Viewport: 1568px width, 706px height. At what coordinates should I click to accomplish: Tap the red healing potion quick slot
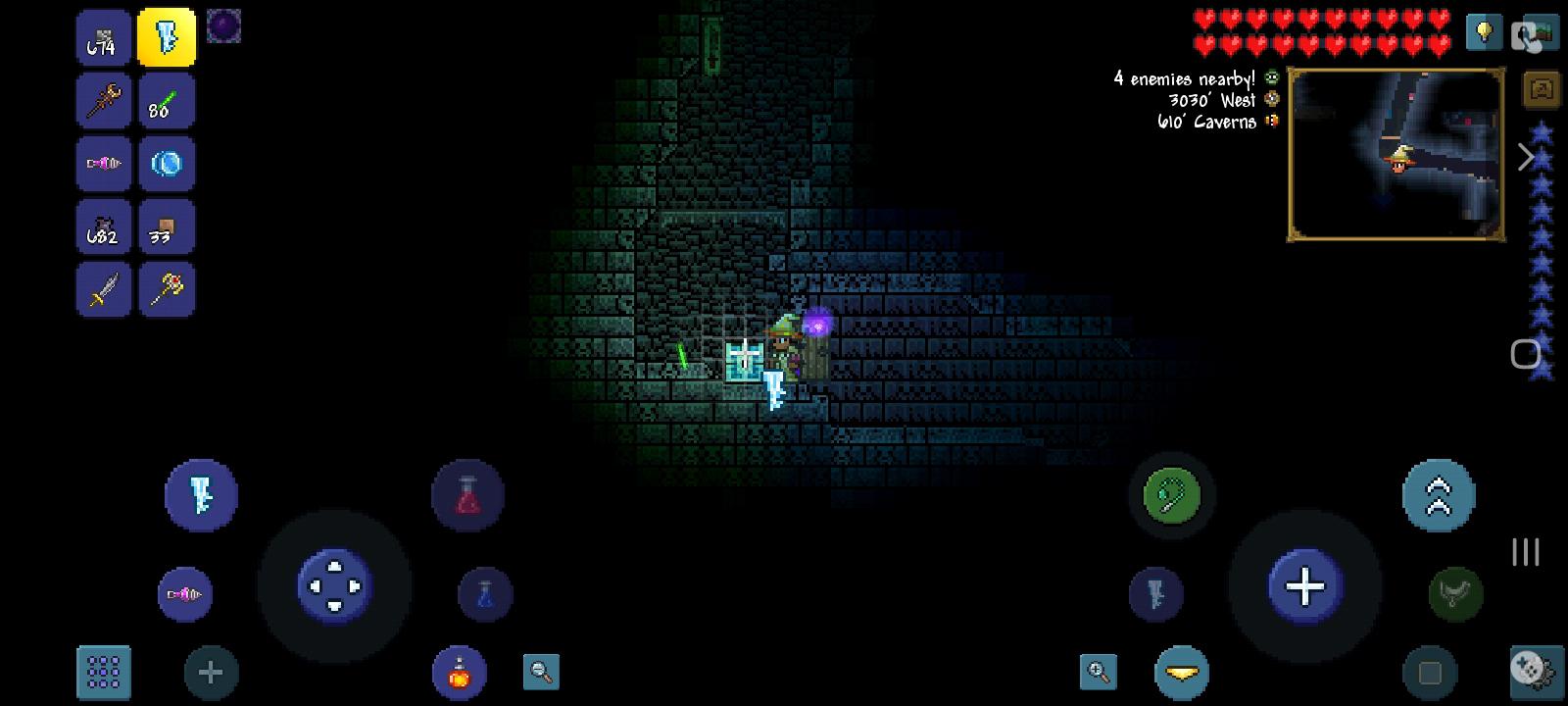[x=467, y=495]
